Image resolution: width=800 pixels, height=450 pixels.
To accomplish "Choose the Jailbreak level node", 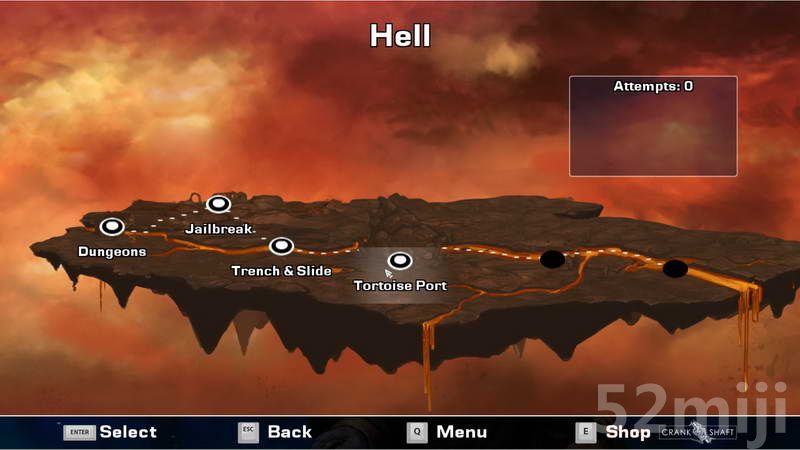I will click(218, 205).
